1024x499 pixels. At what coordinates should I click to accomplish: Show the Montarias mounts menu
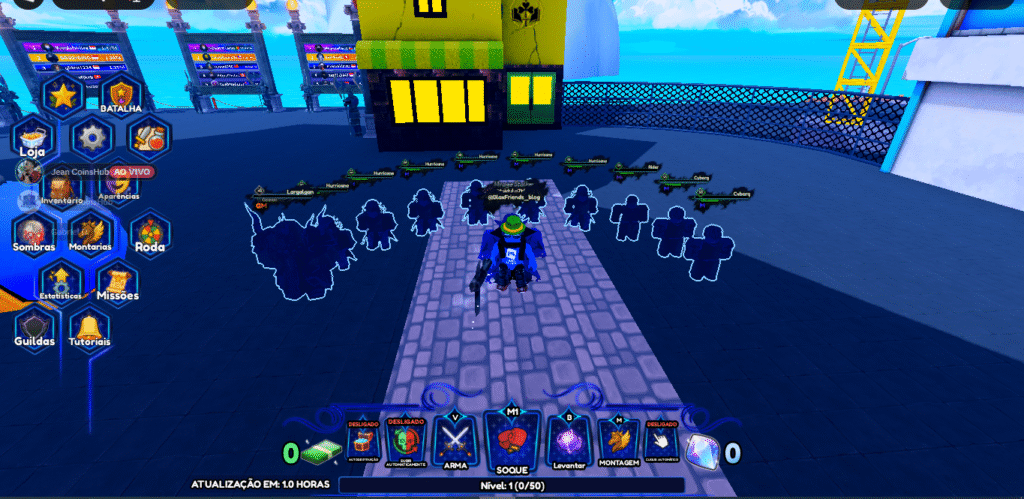pyautogui.click(x=91, y=233)
